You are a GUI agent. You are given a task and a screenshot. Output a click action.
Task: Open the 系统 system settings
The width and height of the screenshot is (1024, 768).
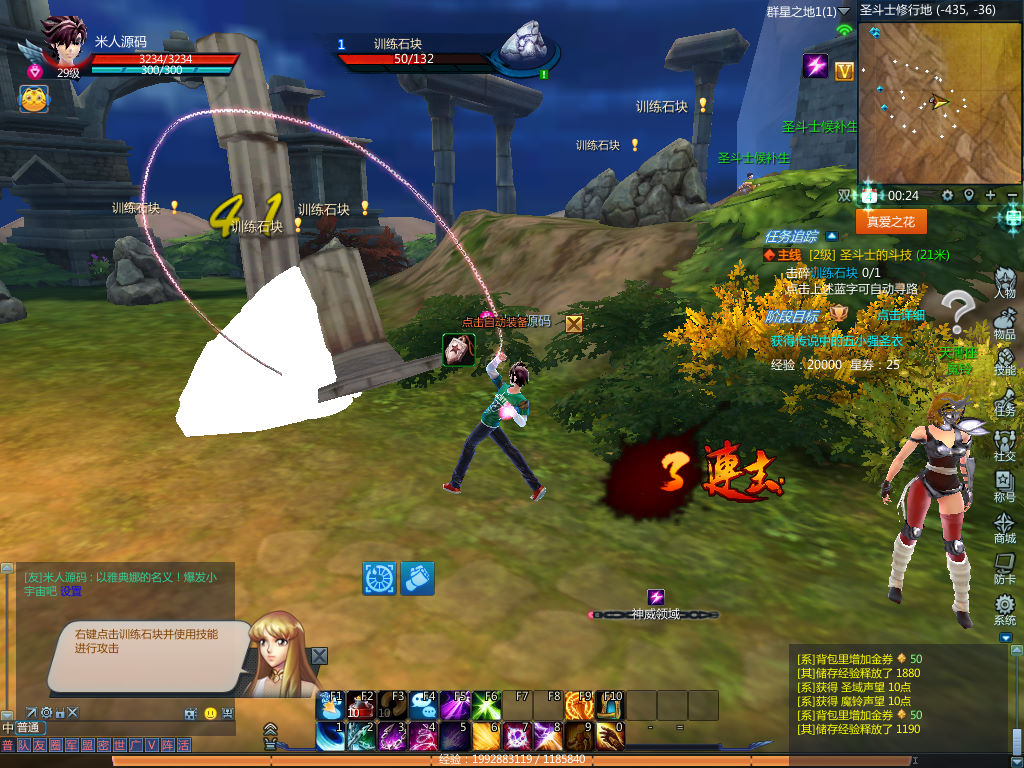point(1004,609)
